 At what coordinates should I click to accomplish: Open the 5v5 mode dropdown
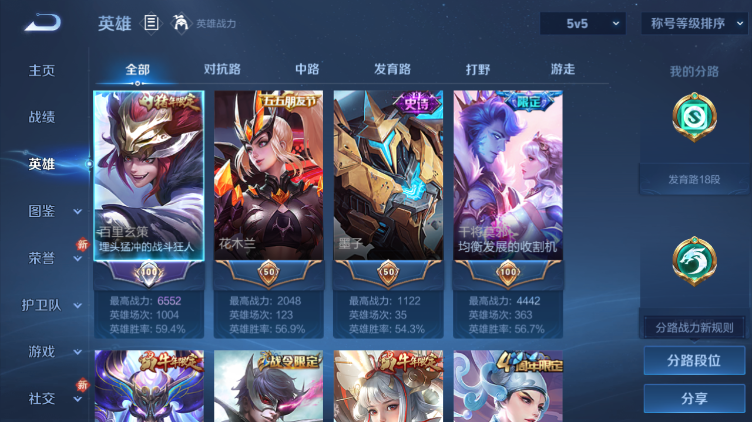[x=582, y=23]
